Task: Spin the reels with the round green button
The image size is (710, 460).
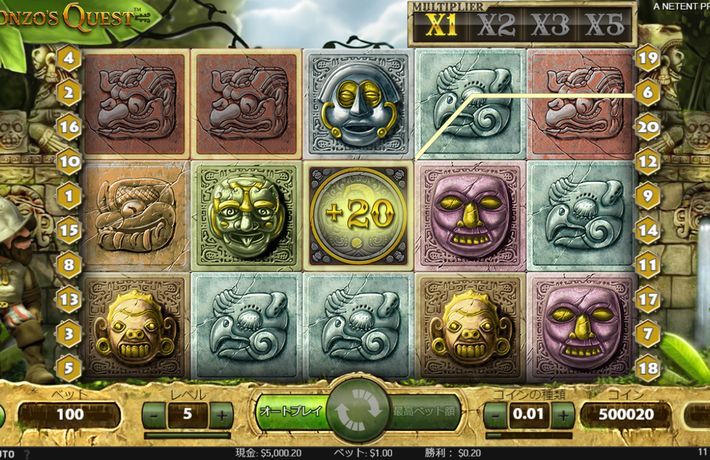Action: point(354,412)
